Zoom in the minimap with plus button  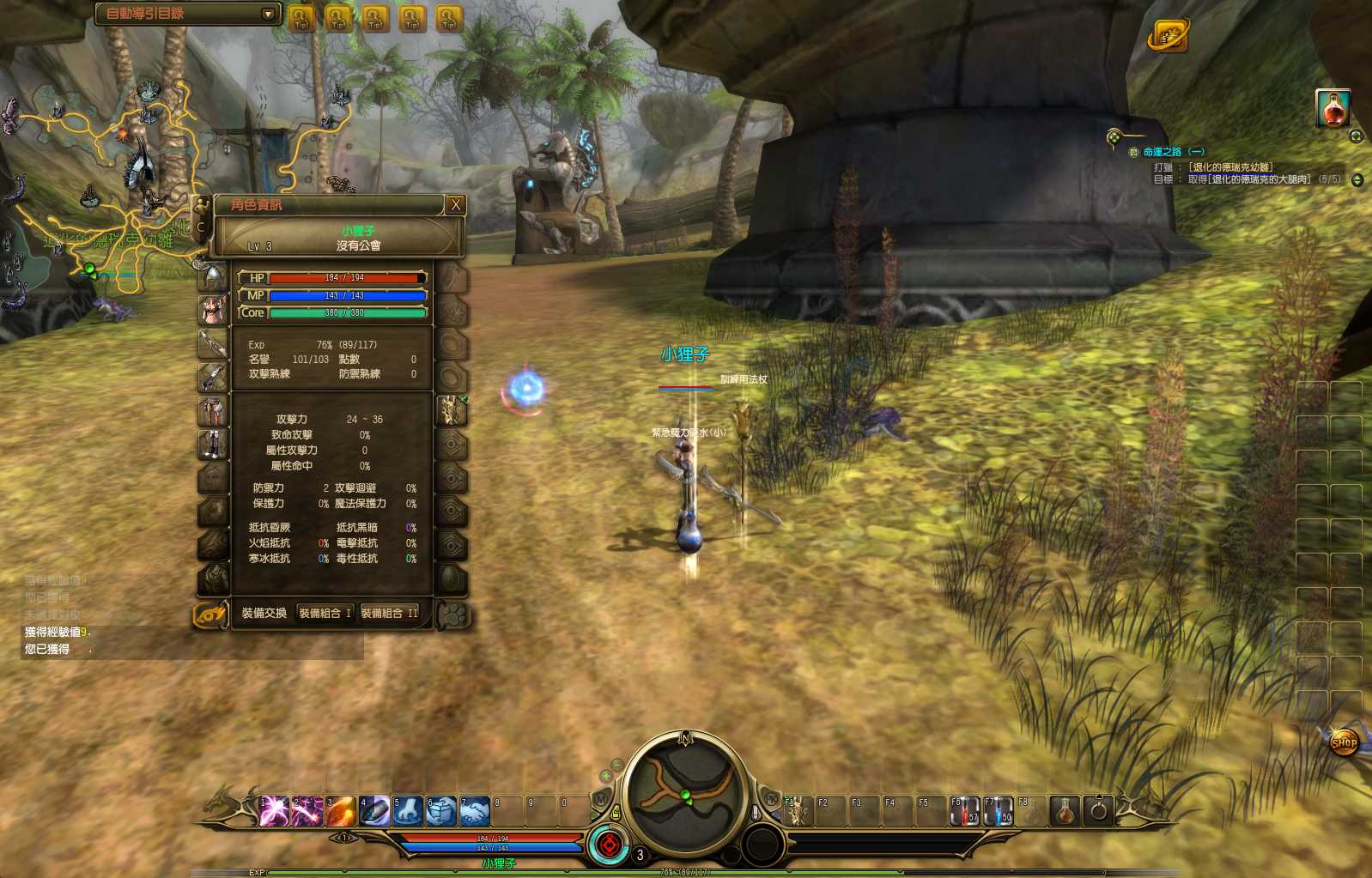tap(606, 777)
